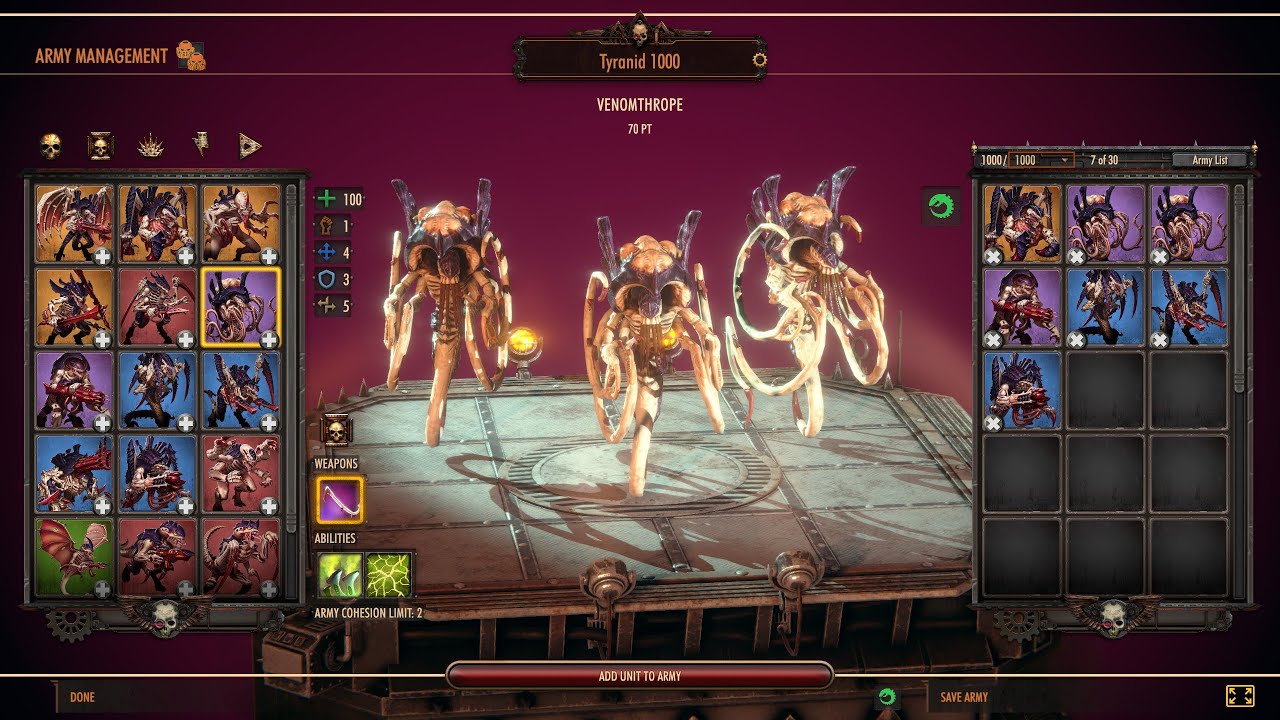
Task: Select the plain skull category filter
Action: click(x=51, y=146)
